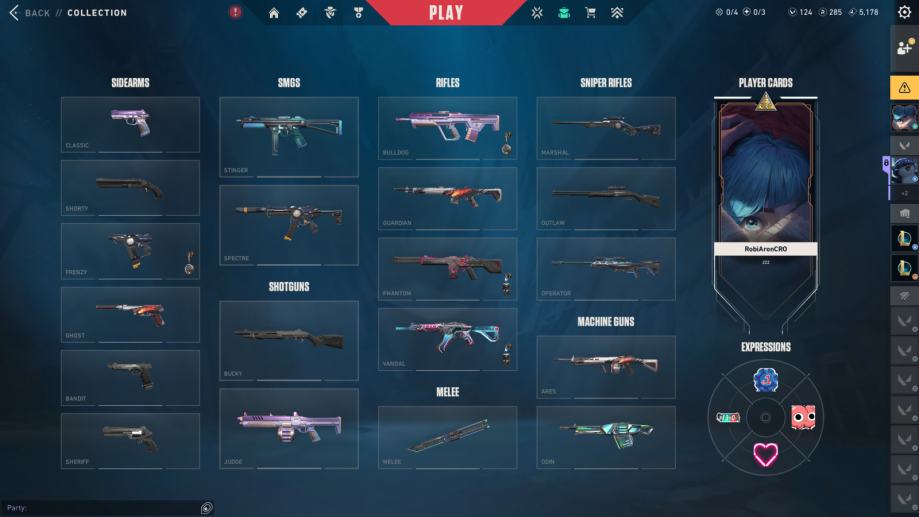Hit the red PLAY button

click(446, 13)
